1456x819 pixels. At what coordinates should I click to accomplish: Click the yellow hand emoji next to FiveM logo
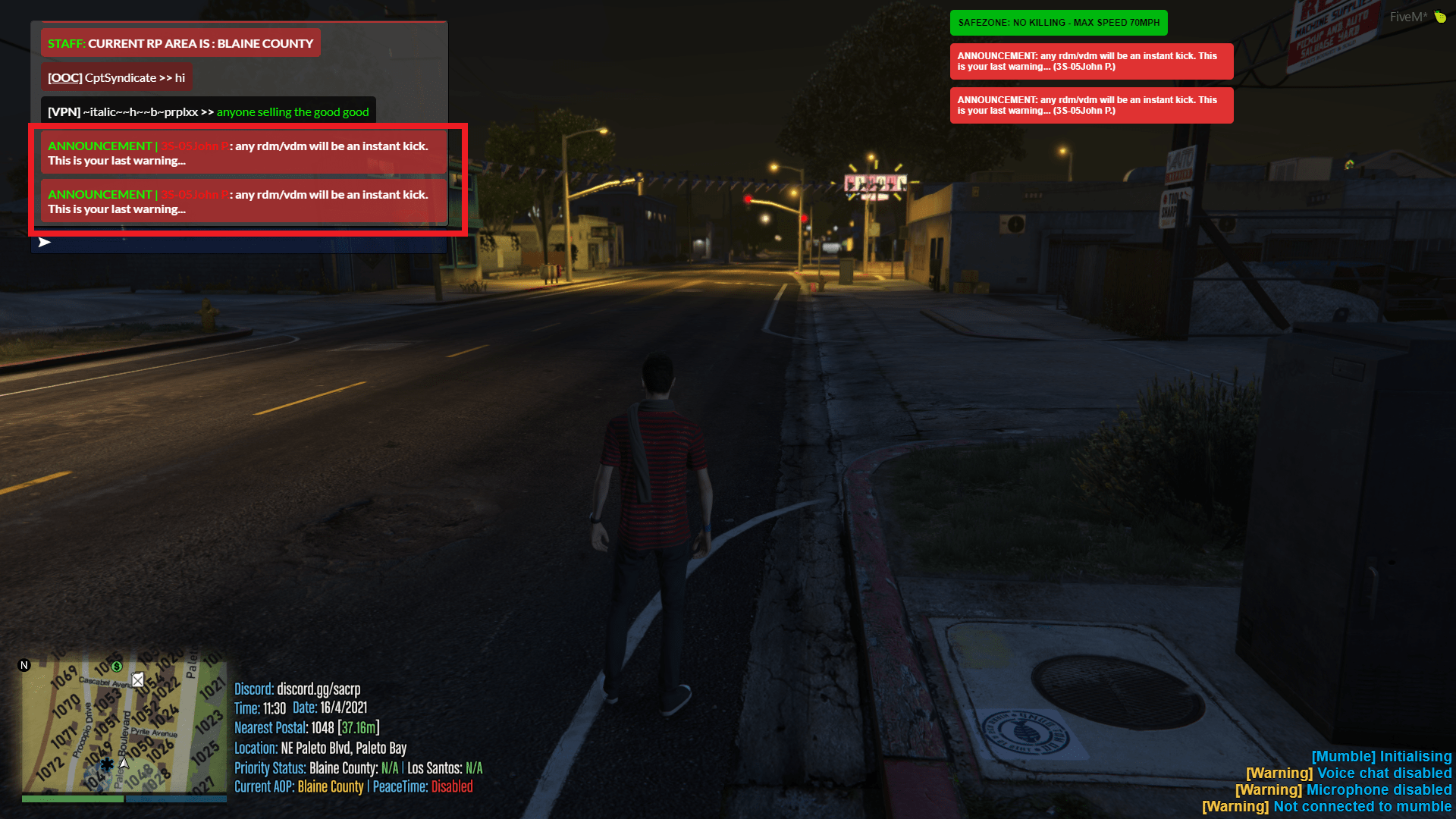click(x=1439, y=16)
